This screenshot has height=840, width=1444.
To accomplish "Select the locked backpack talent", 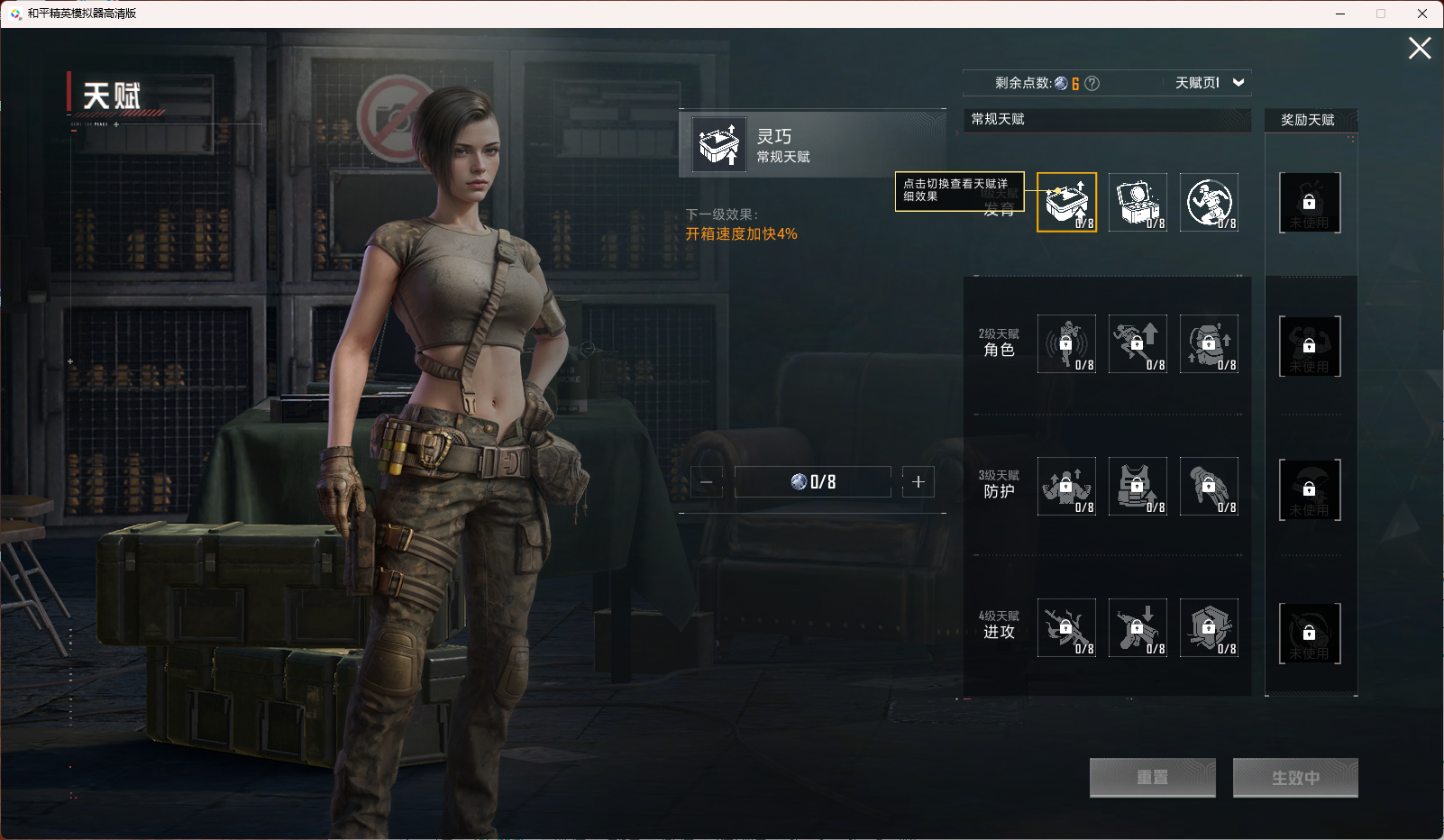I will [x=1209, y=343].
